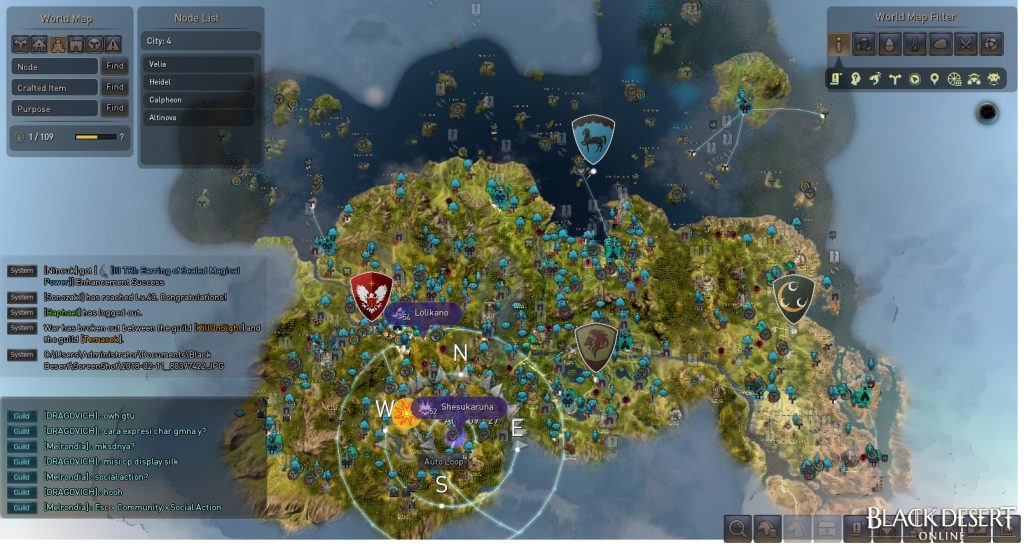
Task: Toggle the question-mark head sub-filter icon
Action: tap(856, 79)
